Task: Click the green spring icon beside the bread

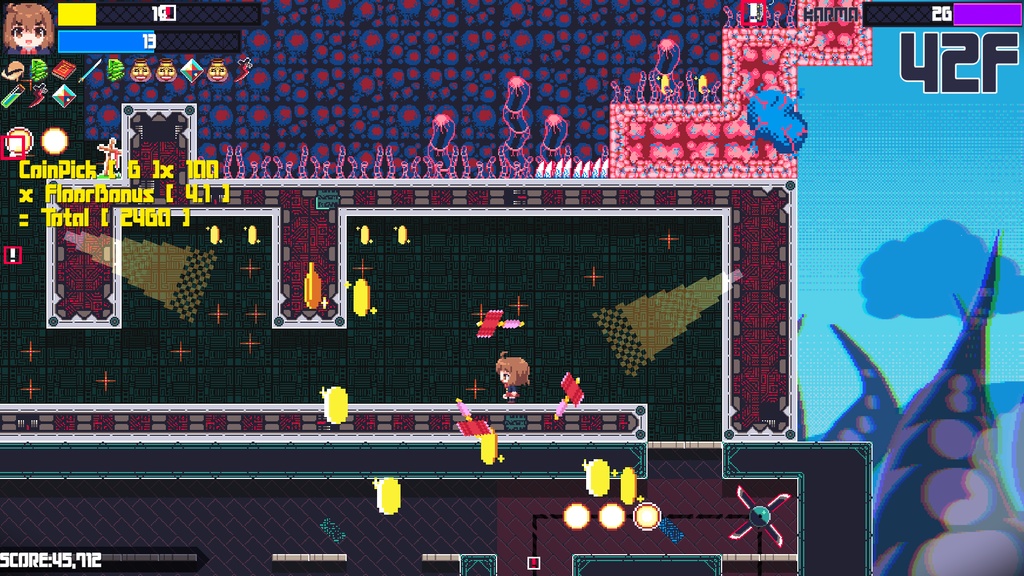Action: pyautogui.click(x=40, y=71)
